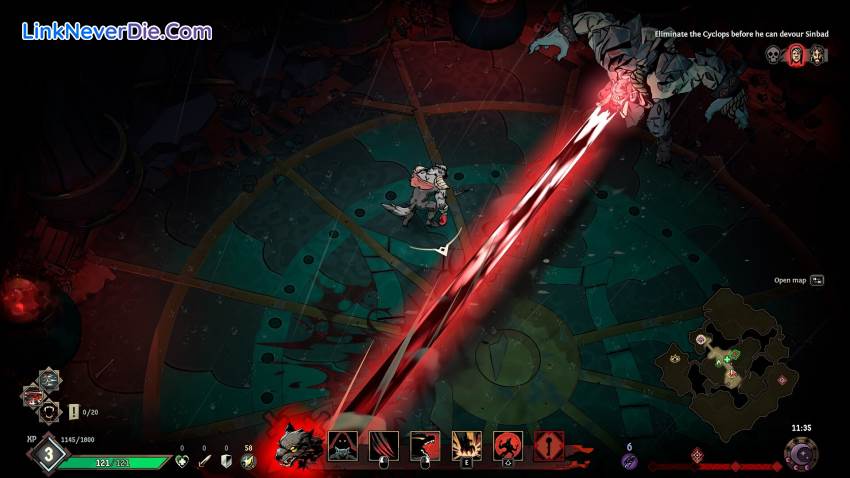
Task: Activate the golden burst ability
Action: (x=467, y=445)
